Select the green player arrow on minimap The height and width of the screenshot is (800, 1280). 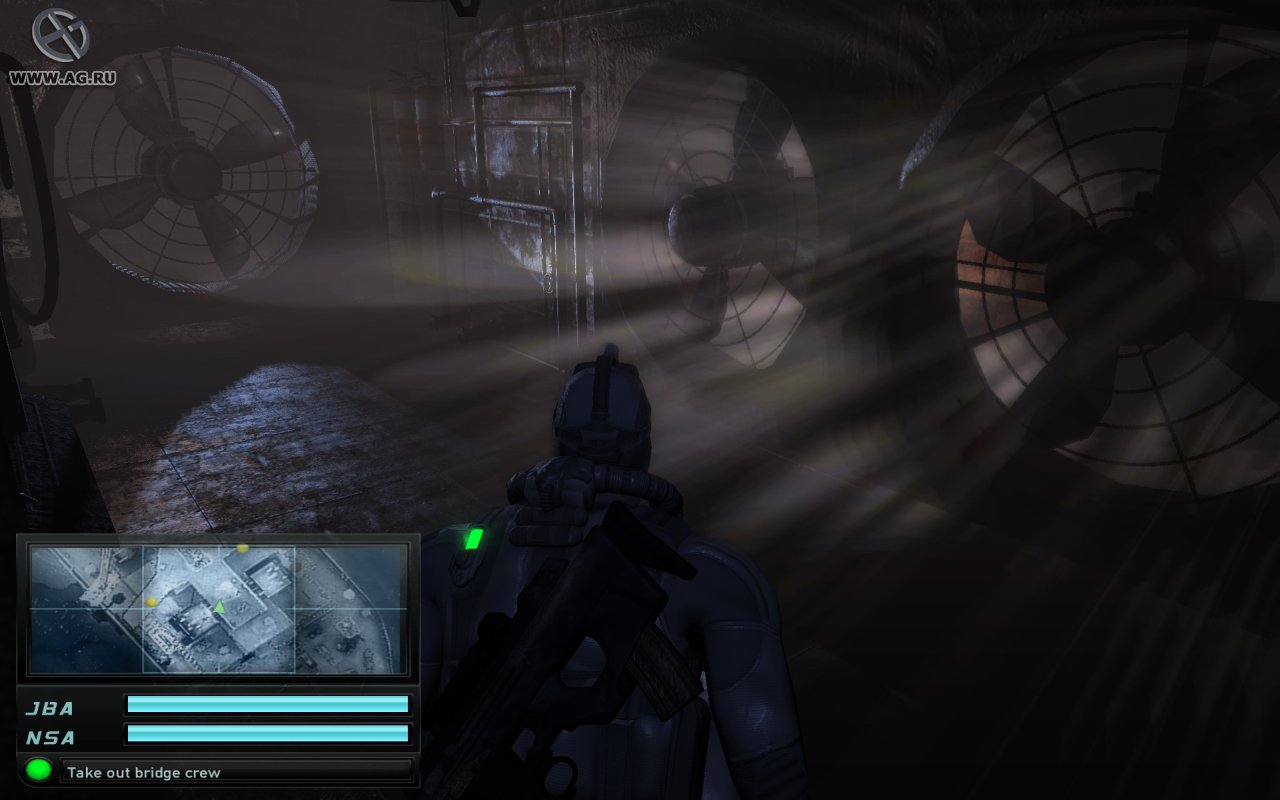(219, 607)
